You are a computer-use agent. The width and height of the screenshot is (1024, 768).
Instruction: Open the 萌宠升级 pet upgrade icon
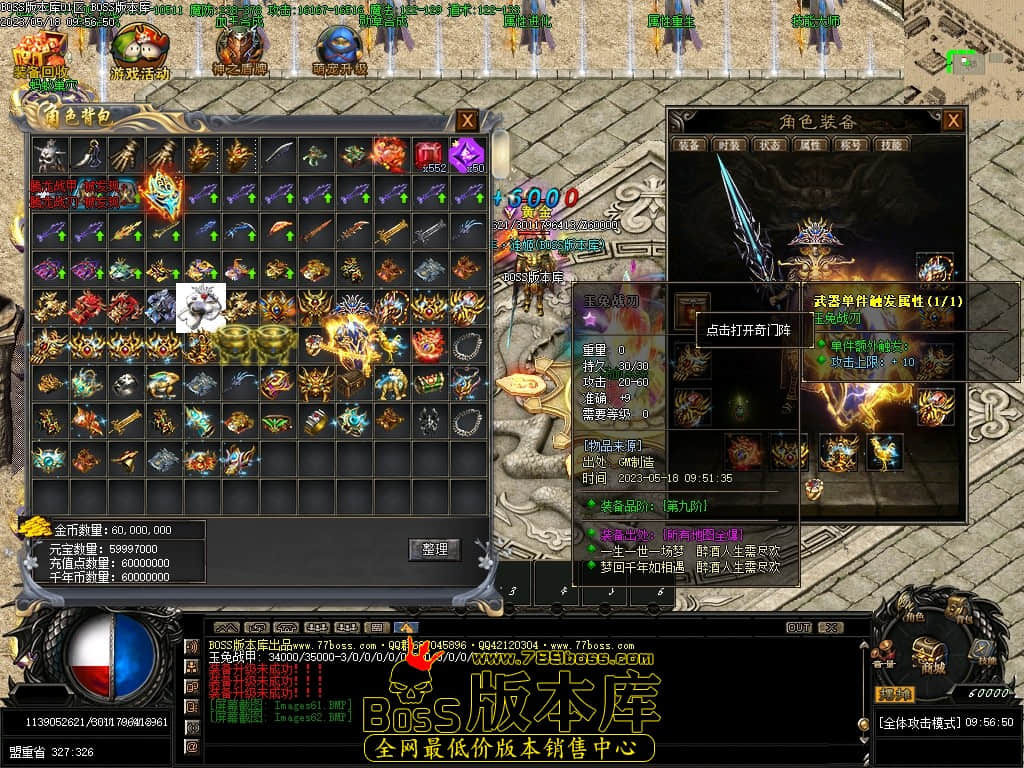340,52
